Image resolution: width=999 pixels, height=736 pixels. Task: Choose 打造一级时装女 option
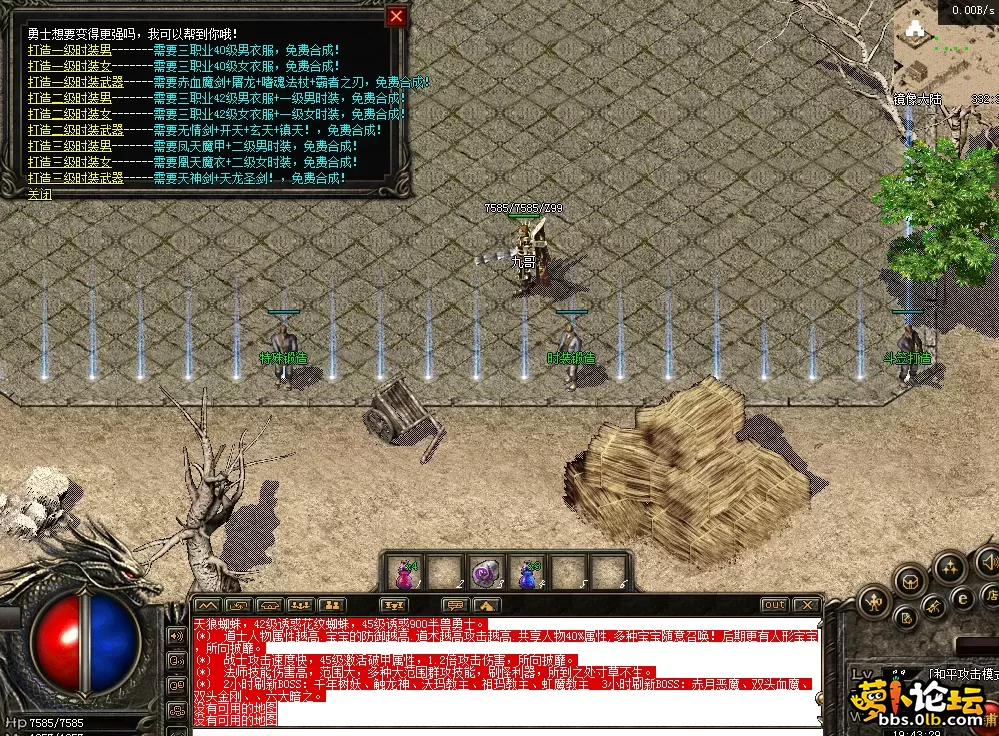point(70,65)
